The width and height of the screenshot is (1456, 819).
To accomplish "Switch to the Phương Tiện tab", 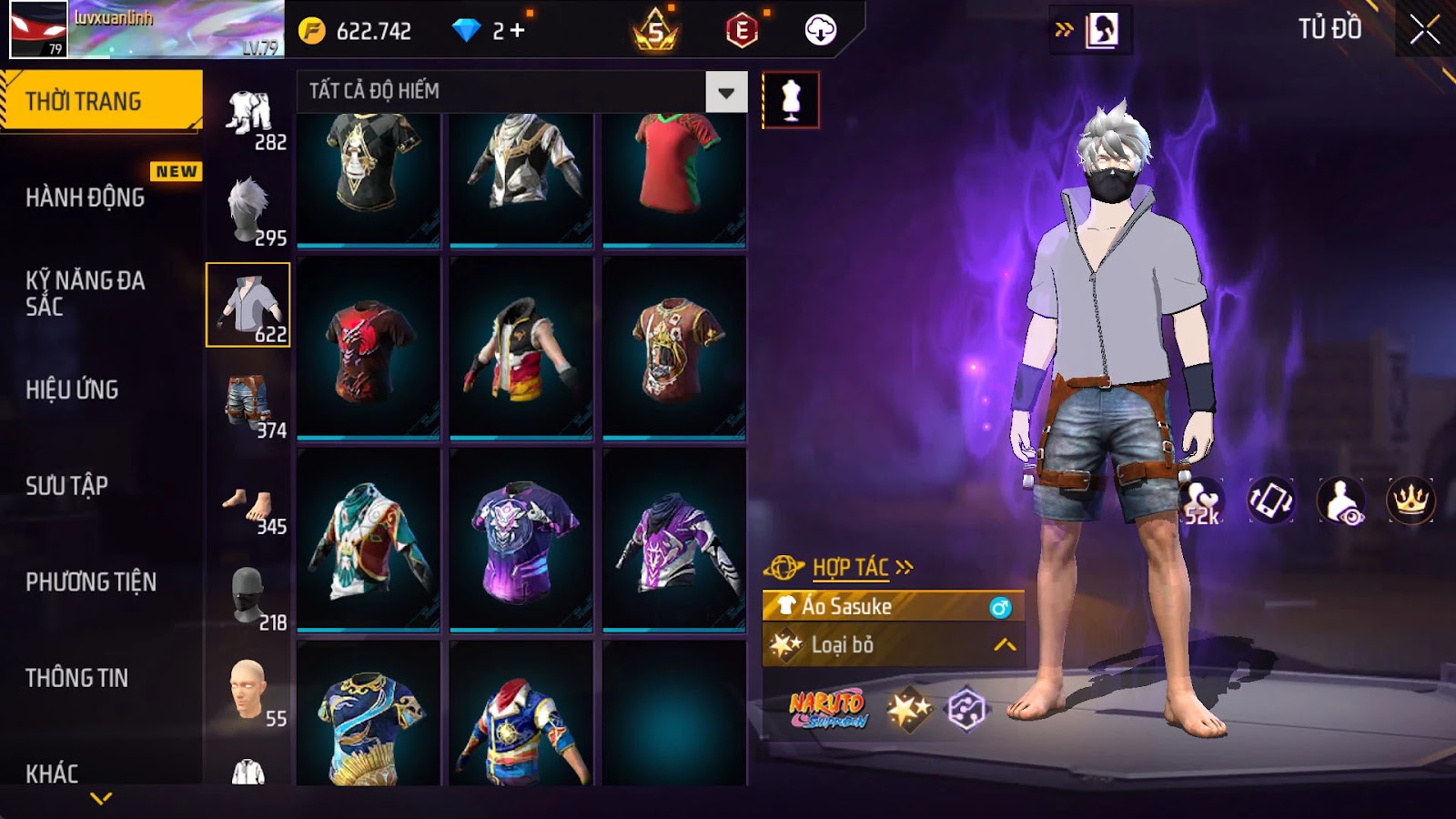I will [91, 582].
